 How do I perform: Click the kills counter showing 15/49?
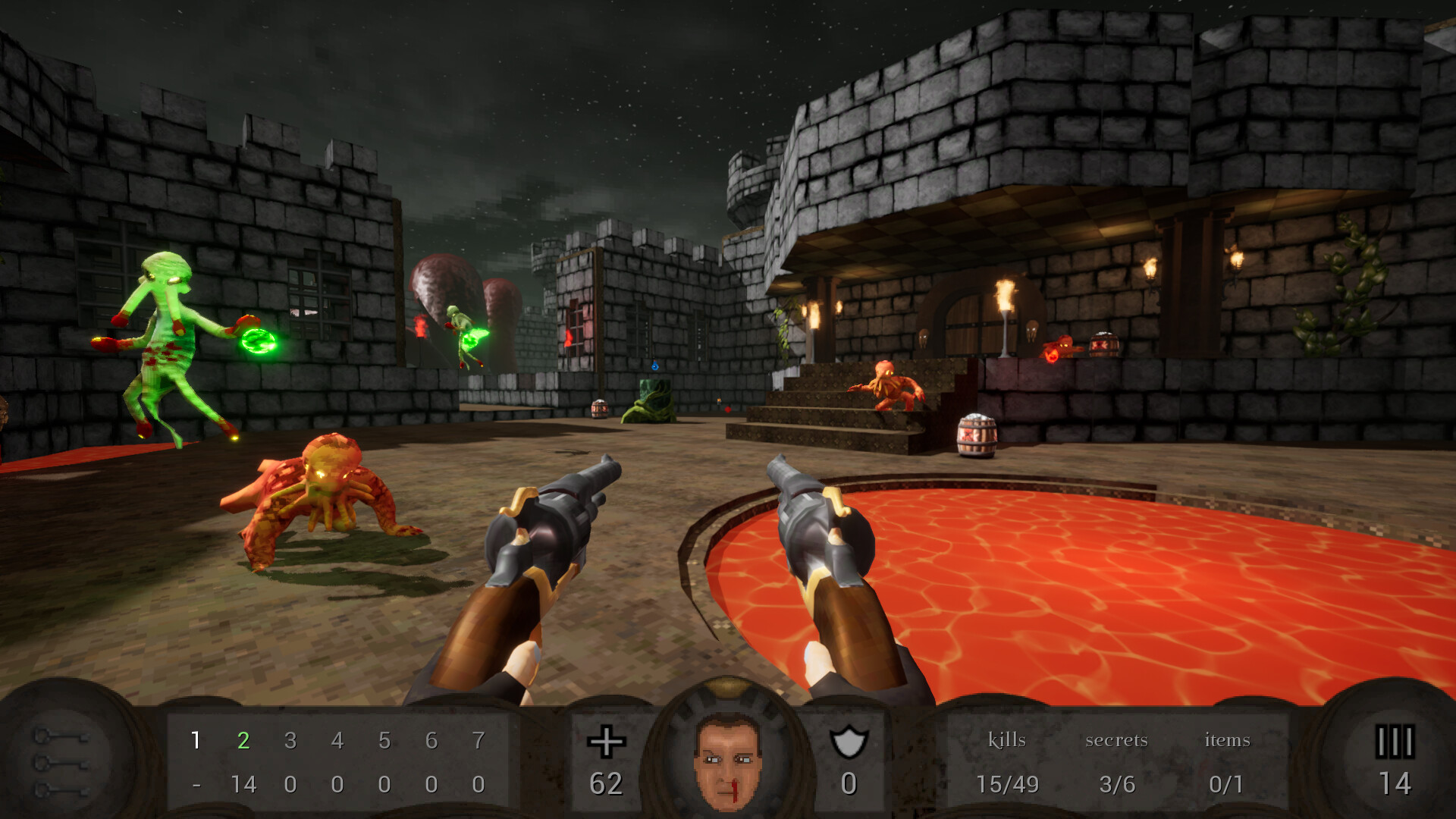[x=1007, y=786]
